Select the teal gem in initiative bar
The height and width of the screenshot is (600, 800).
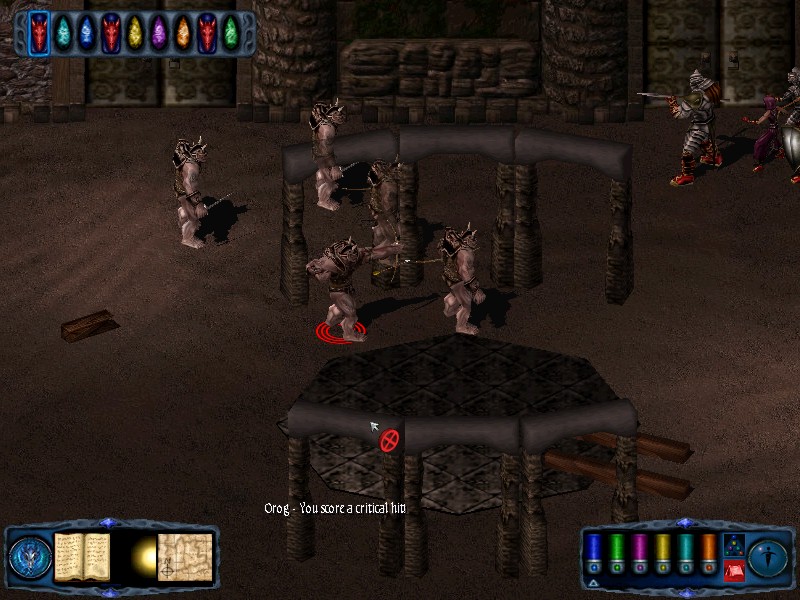63,33
